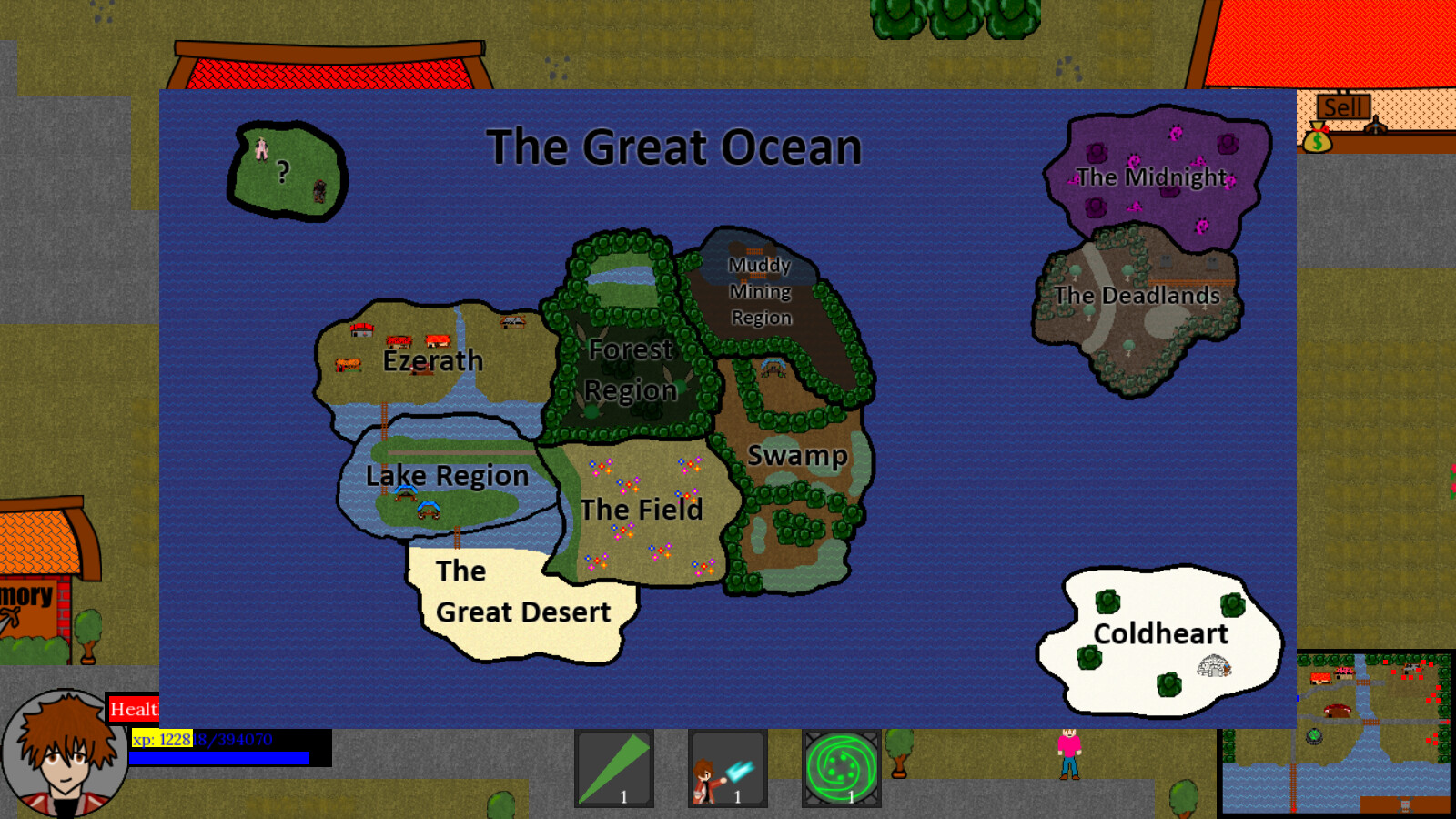Select the green horn item in the hotbar
1456x819 pixels.
[615, 769]
